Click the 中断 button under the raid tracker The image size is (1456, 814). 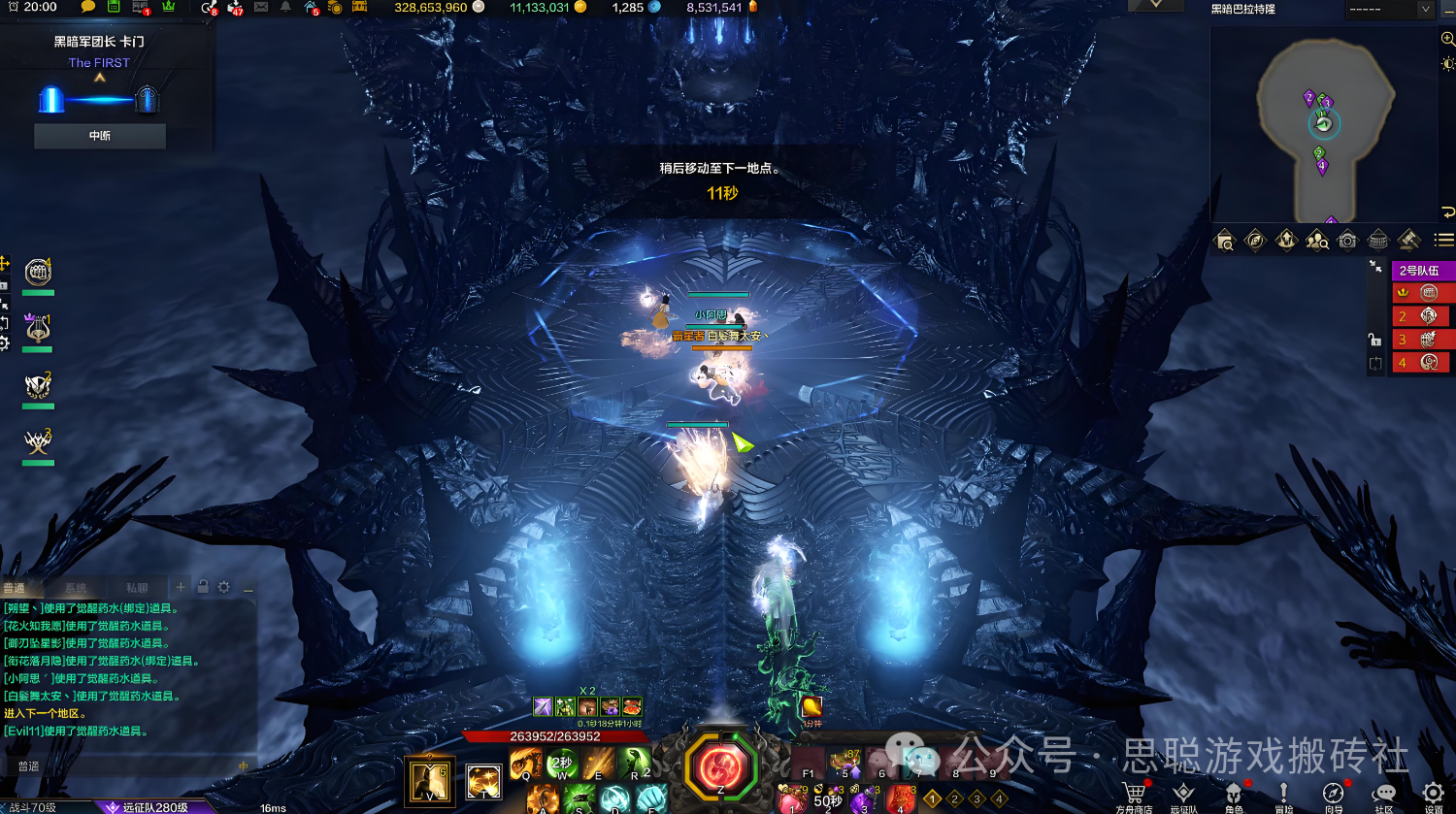pyautogui.click(x=100, y=136)
